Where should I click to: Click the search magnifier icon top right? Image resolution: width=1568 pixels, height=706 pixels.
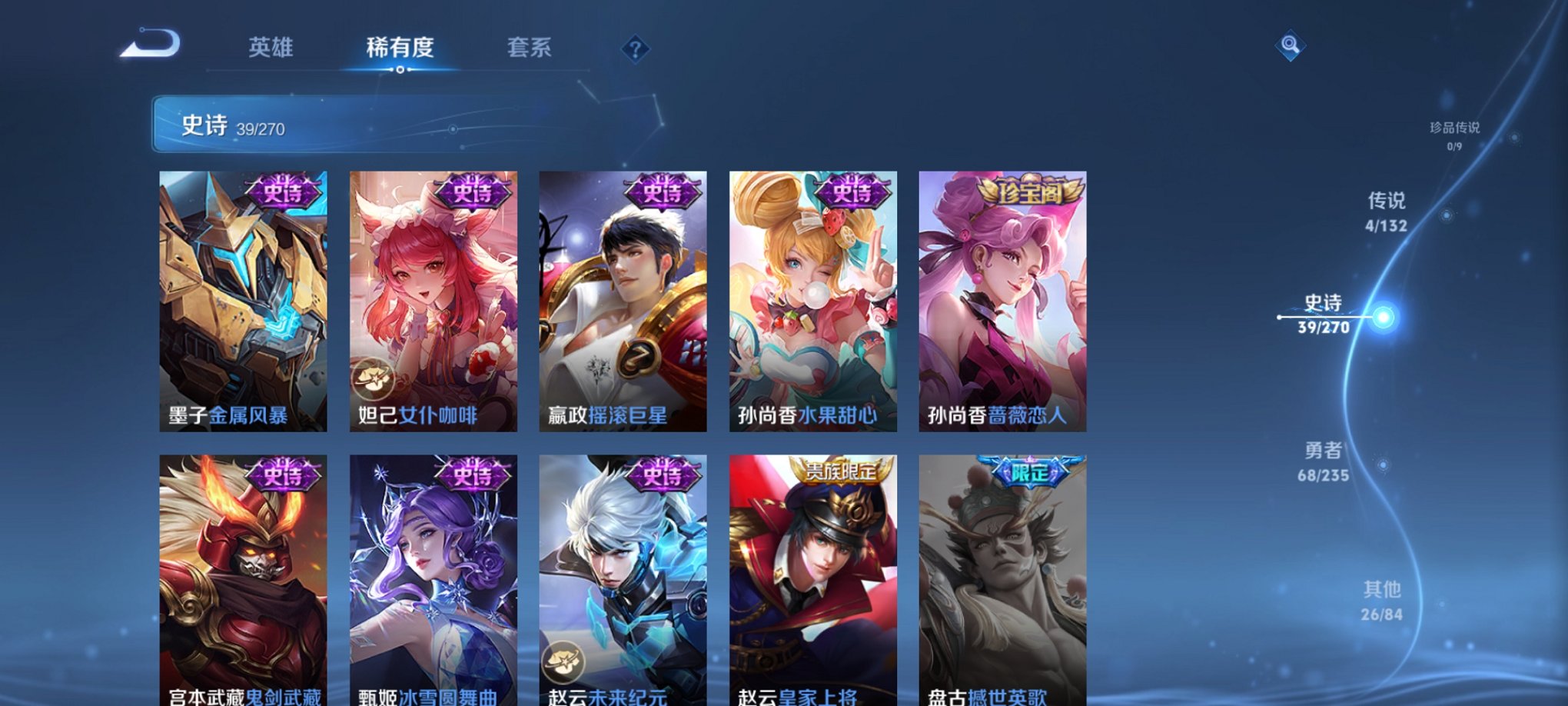tap(1291, 45)
